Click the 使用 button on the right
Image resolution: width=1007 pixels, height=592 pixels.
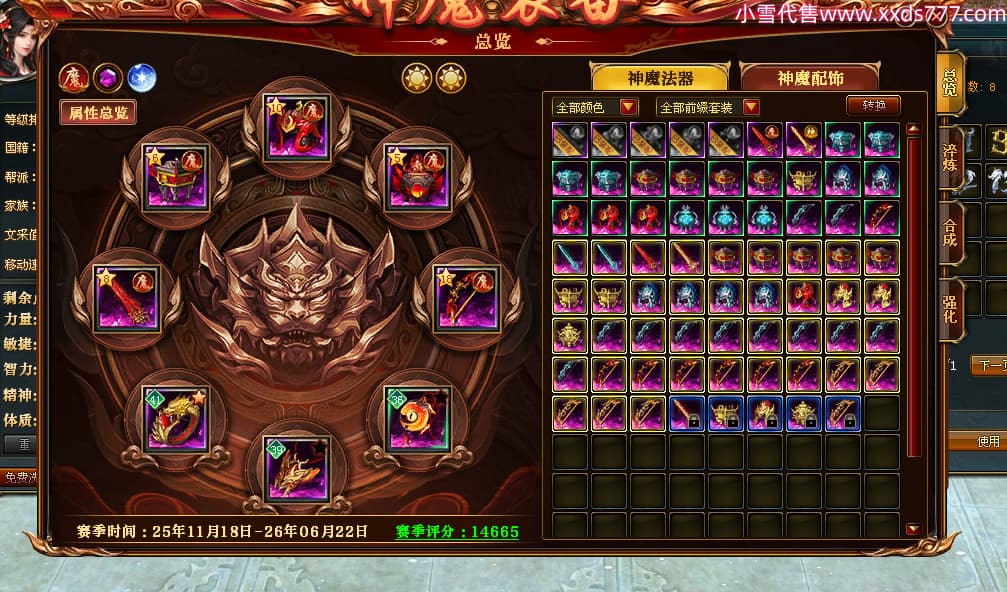(x=988, y=441)
